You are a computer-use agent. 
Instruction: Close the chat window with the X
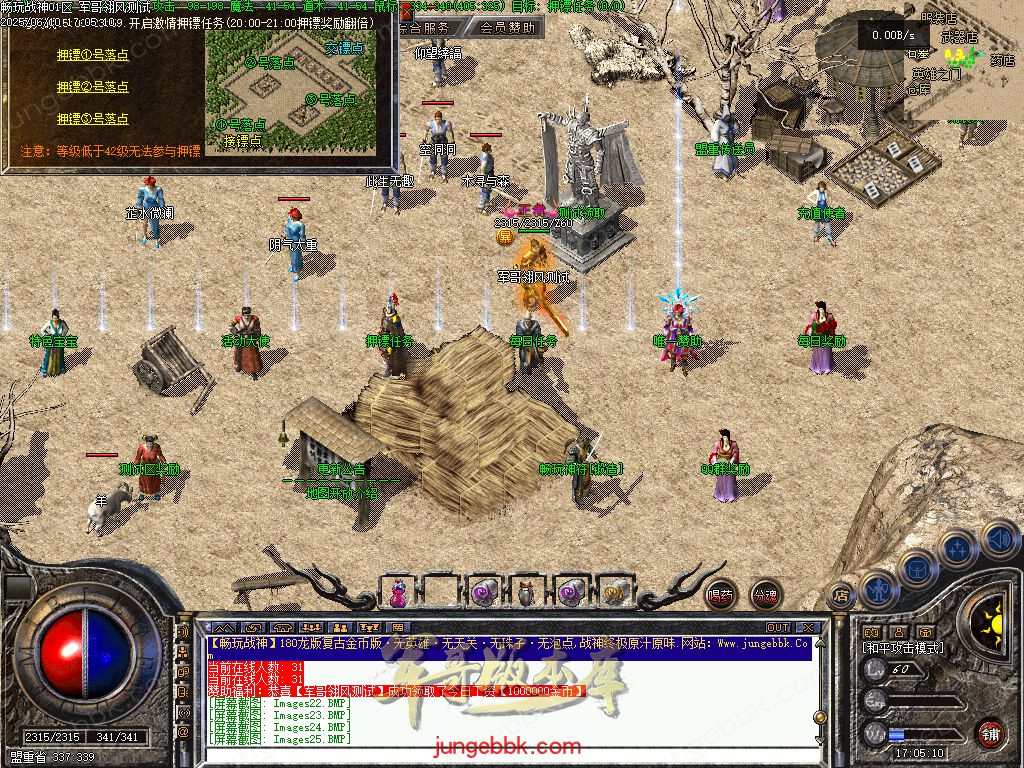point(807,628)
